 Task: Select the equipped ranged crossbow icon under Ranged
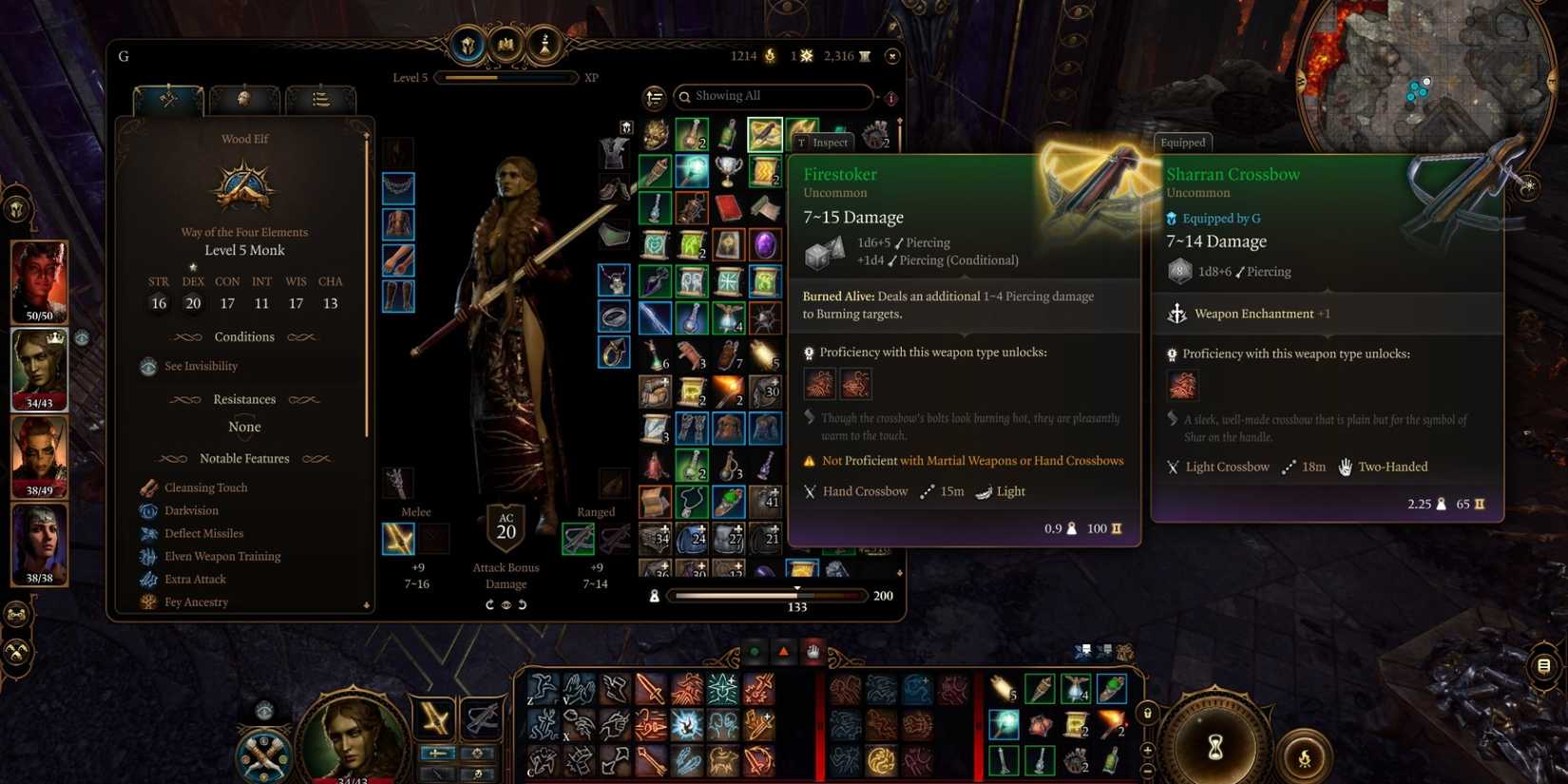click(x=578, y=538)
